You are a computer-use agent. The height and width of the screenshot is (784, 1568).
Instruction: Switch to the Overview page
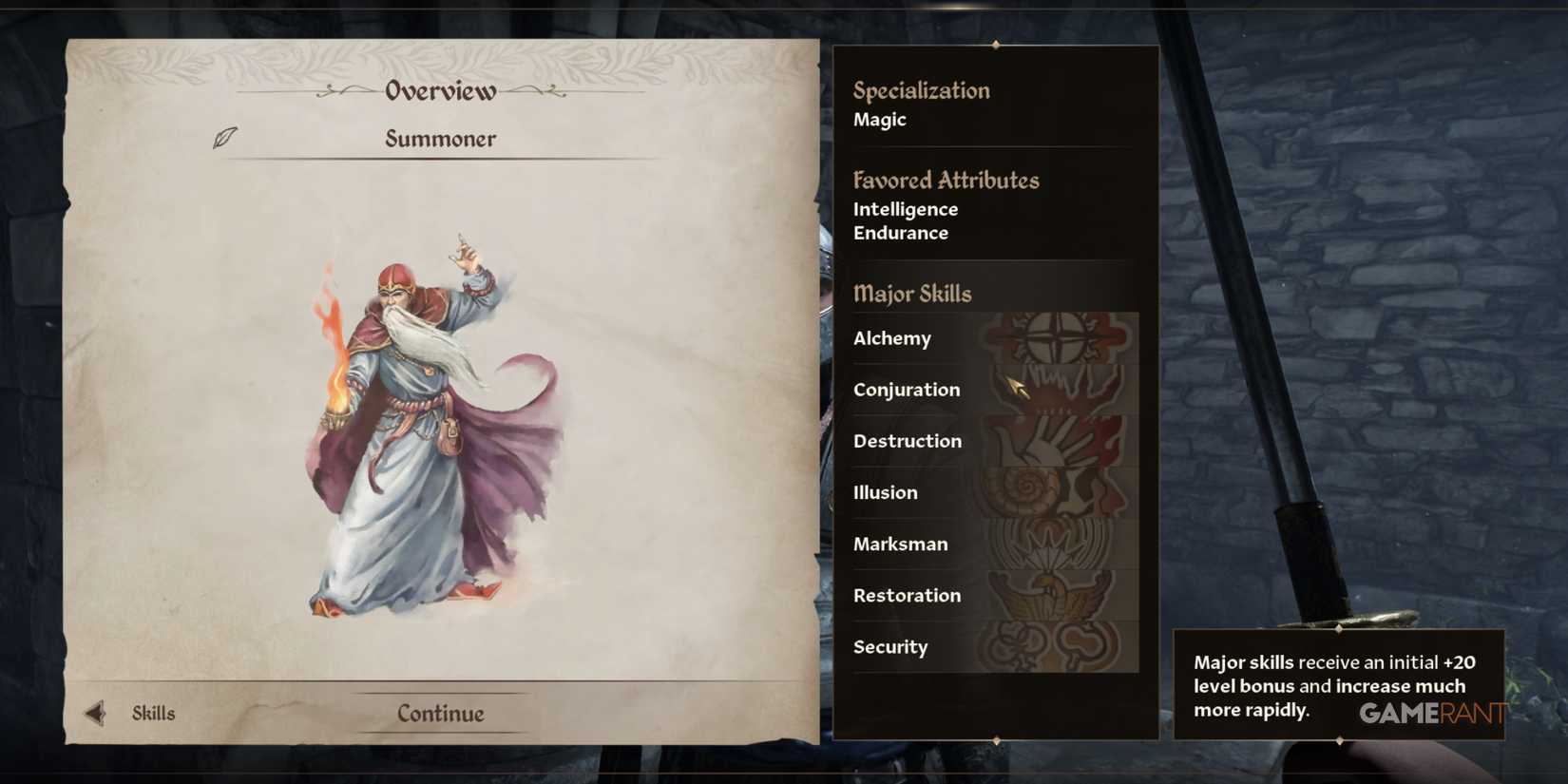pyautogui.click(x=439, y=90)
